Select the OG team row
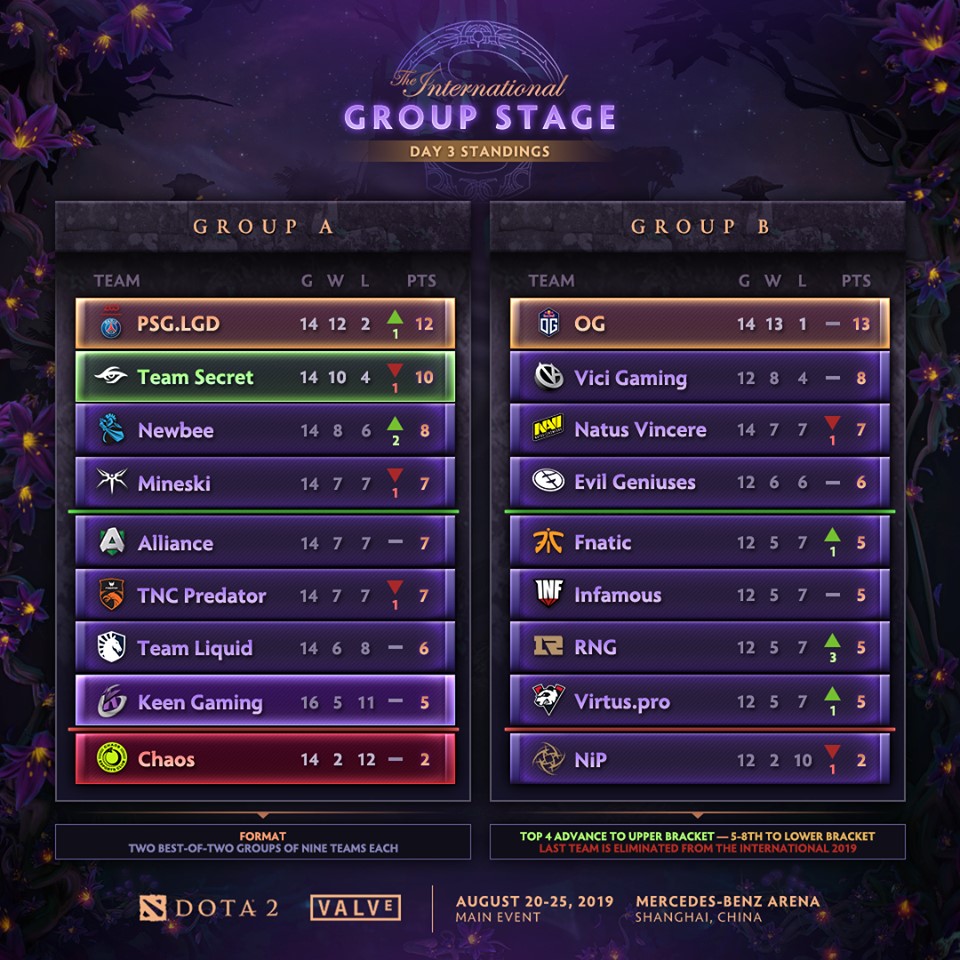960x960 pixels. point(699,324)
